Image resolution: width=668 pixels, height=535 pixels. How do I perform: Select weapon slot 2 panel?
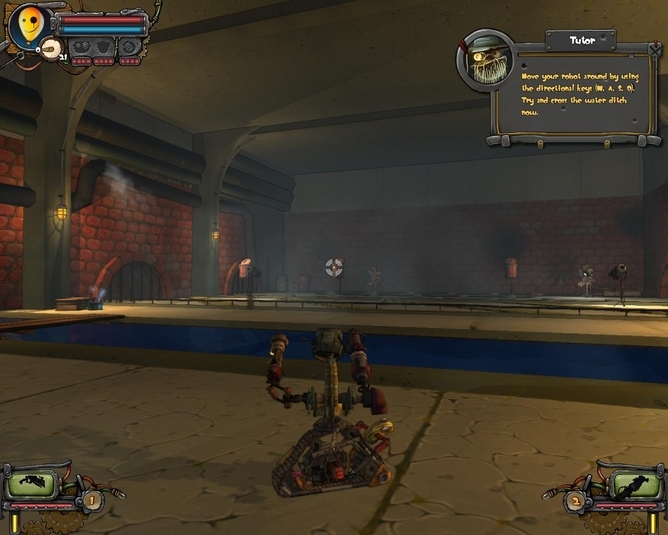point(635,487)
